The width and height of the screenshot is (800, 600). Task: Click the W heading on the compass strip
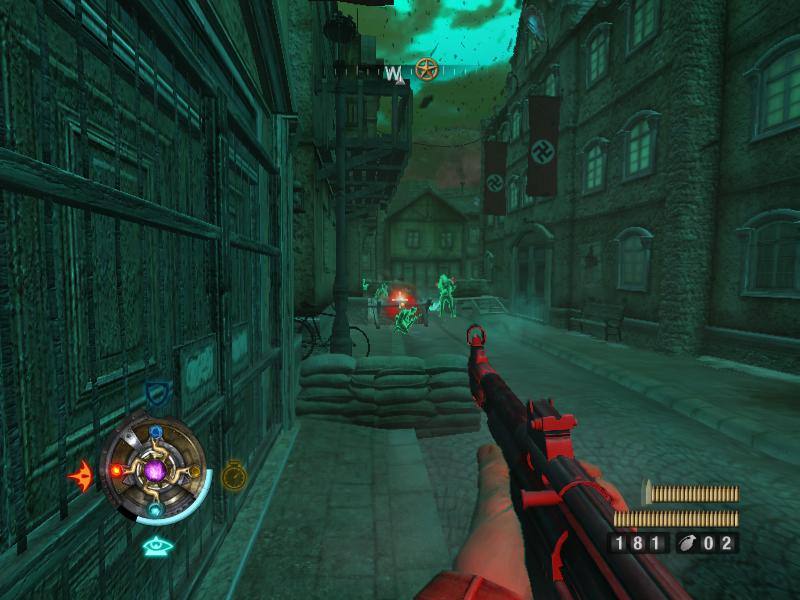(x=396, y=73)
